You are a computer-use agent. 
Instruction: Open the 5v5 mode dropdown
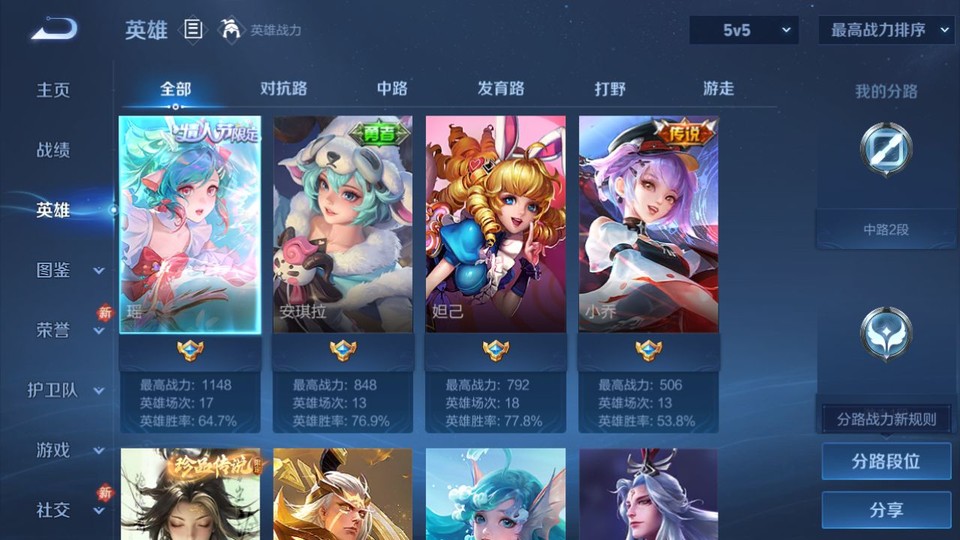pos(743,31)
